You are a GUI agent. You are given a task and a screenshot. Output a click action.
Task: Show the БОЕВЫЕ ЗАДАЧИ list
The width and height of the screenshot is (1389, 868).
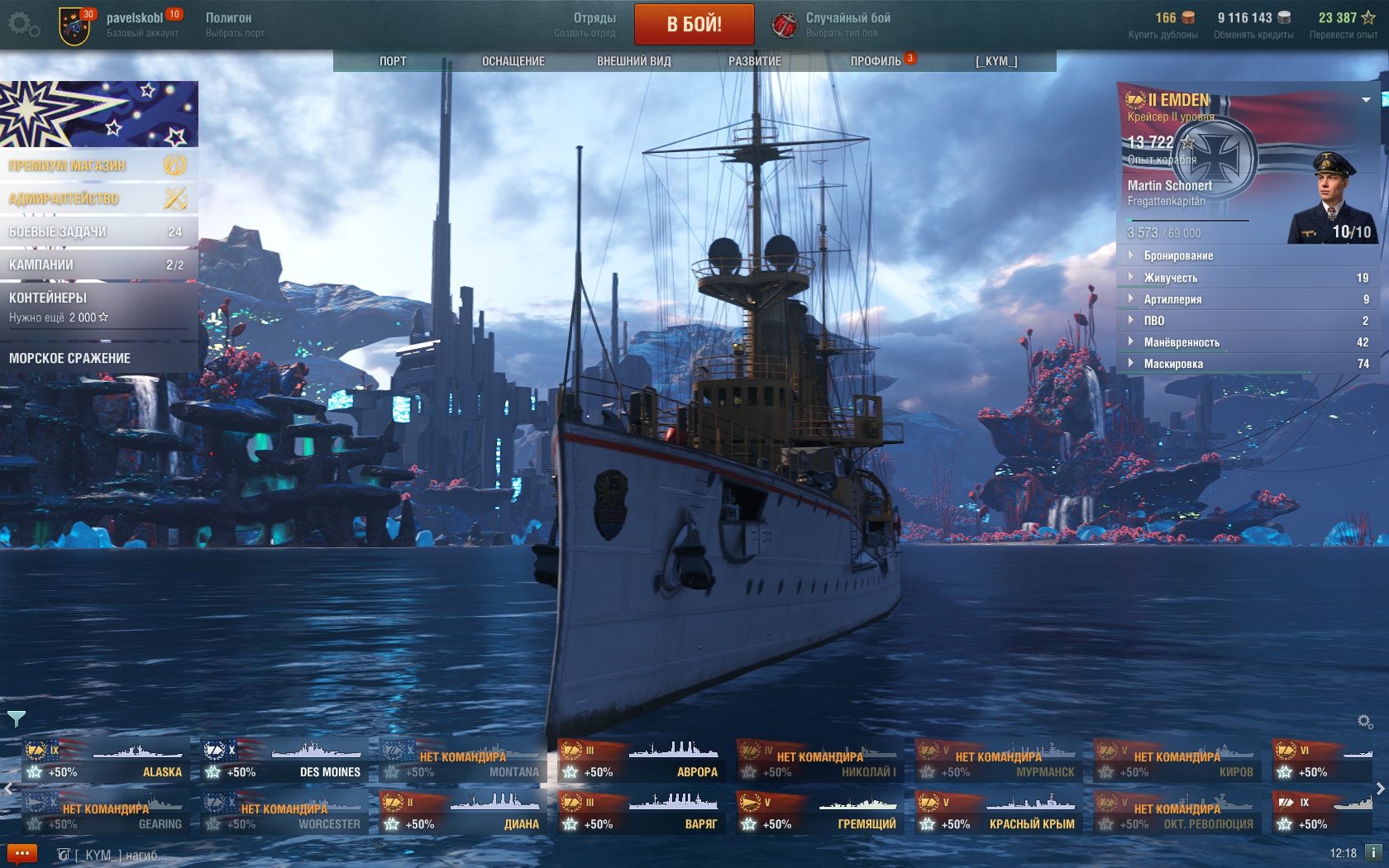(98, 231)
